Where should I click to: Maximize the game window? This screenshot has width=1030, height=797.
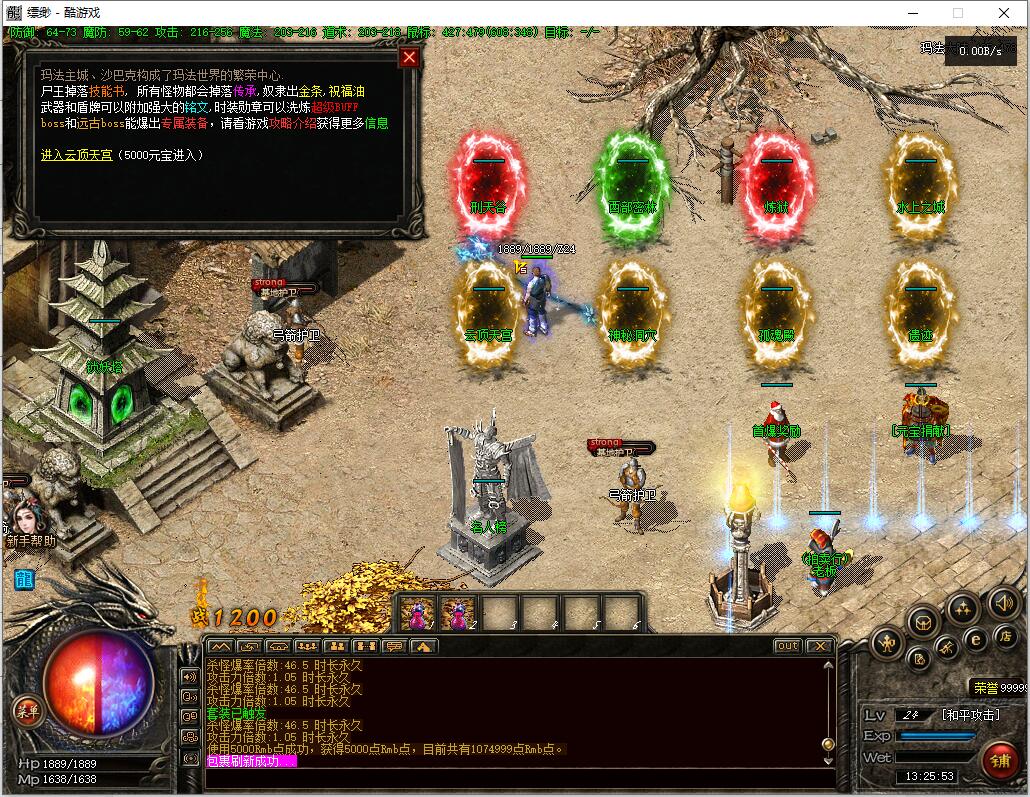click(x=957, y=13)
